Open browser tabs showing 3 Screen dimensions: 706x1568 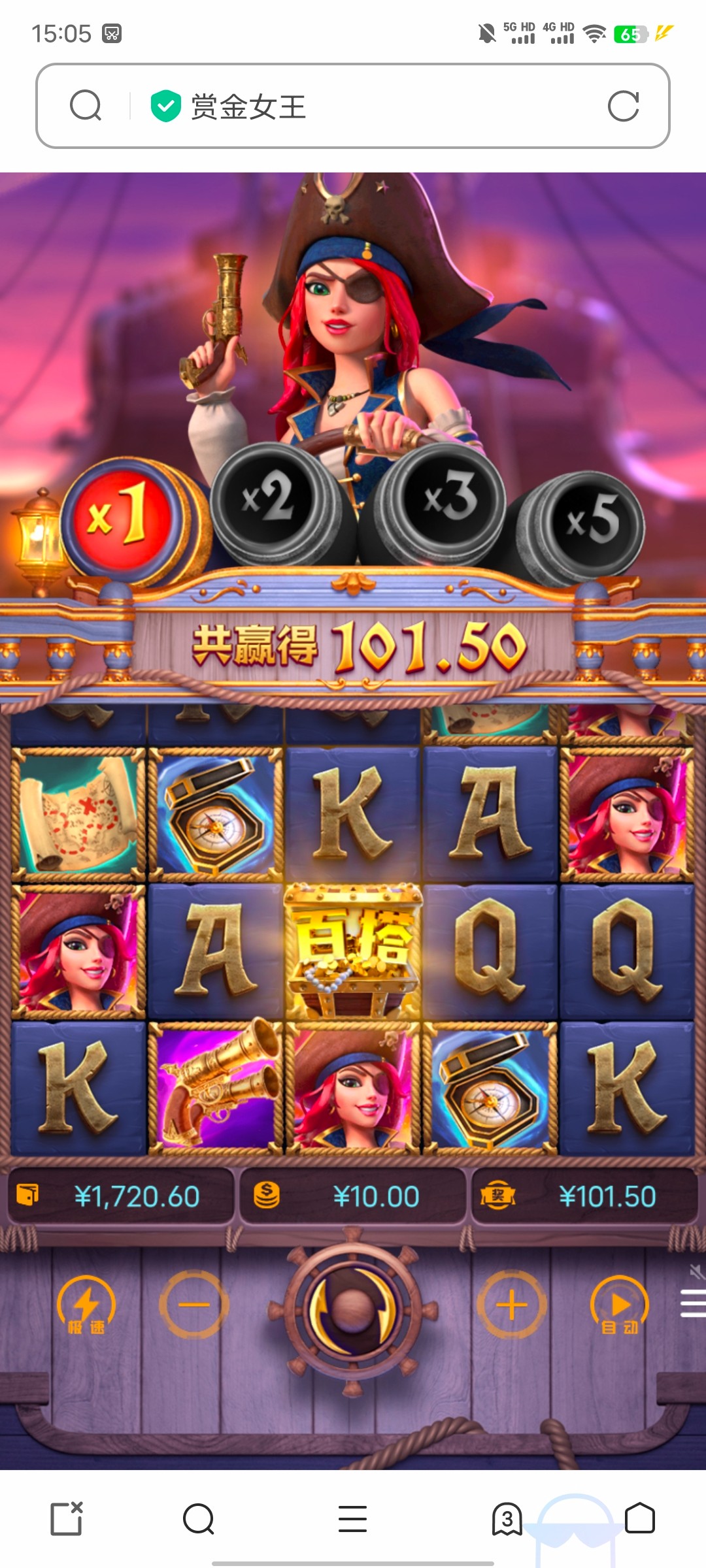point(507,1518)
